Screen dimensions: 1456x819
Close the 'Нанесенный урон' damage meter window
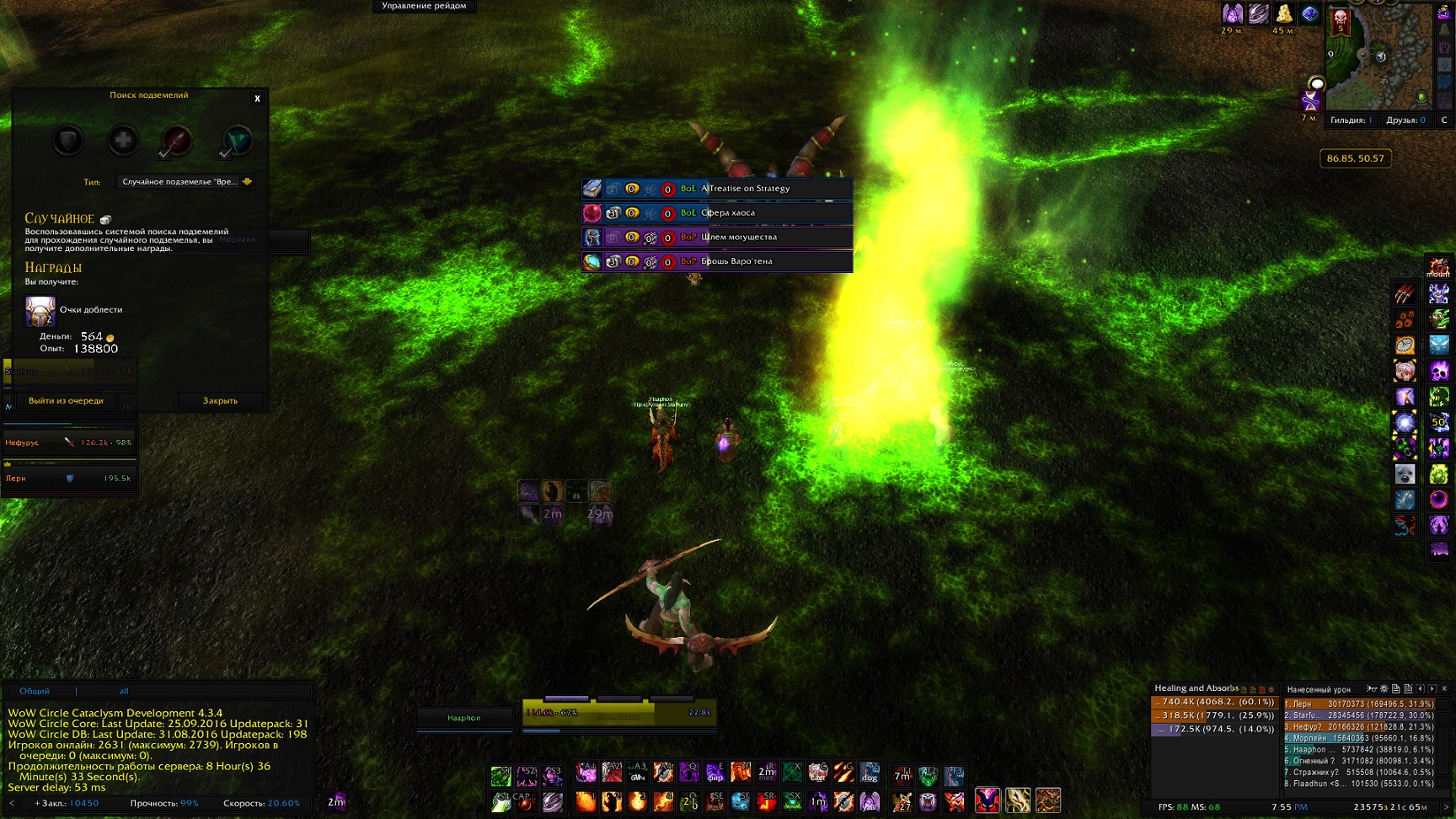point(1444,689)
